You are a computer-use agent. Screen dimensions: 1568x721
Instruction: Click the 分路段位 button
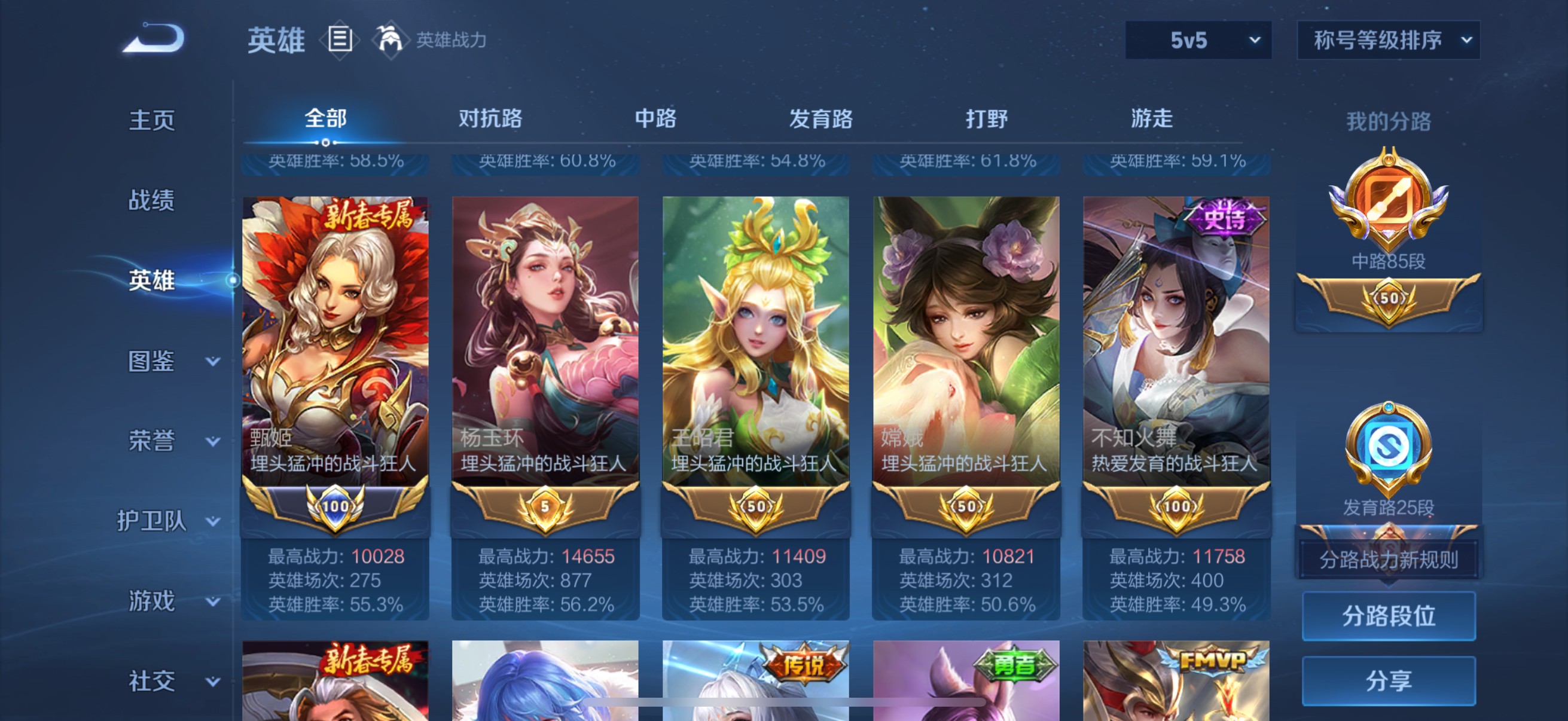coord(1390,616)
